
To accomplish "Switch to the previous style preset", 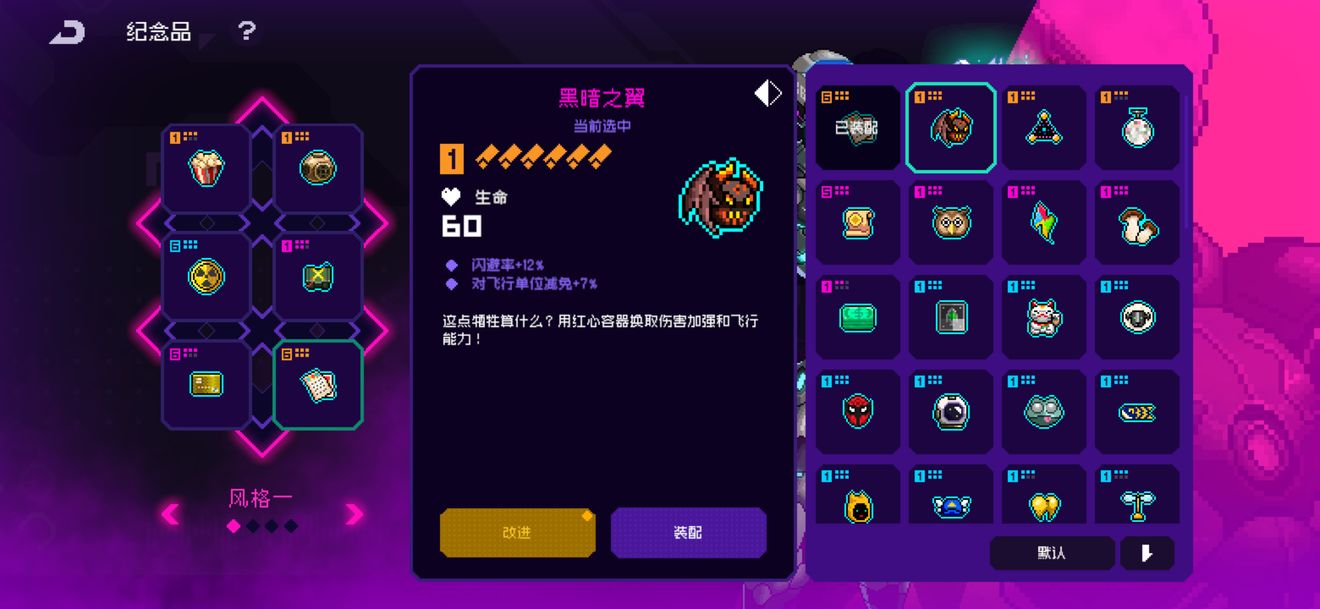I will click(x=171, y=514).
